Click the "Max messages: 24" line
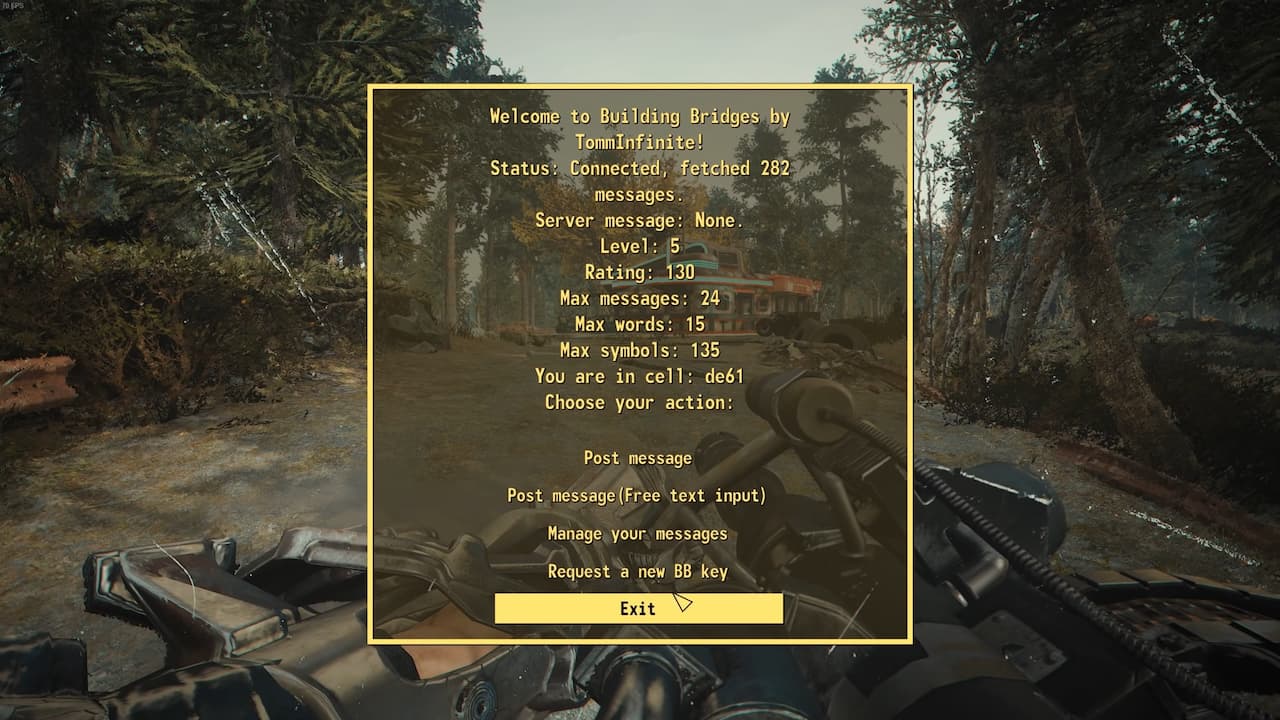 point(638,298)
